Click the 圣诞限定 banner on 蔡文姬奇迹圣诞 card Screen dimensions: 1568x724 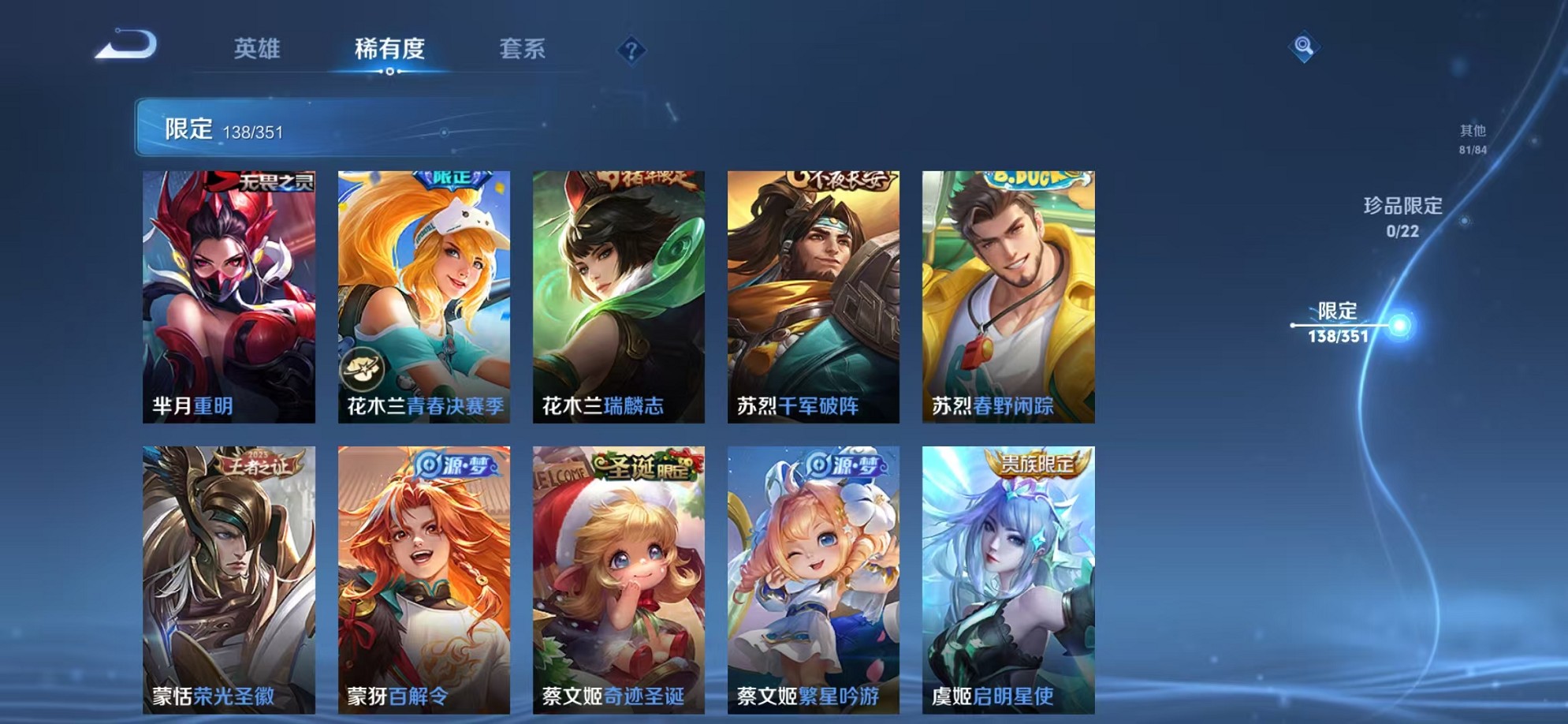pos(642,468)
